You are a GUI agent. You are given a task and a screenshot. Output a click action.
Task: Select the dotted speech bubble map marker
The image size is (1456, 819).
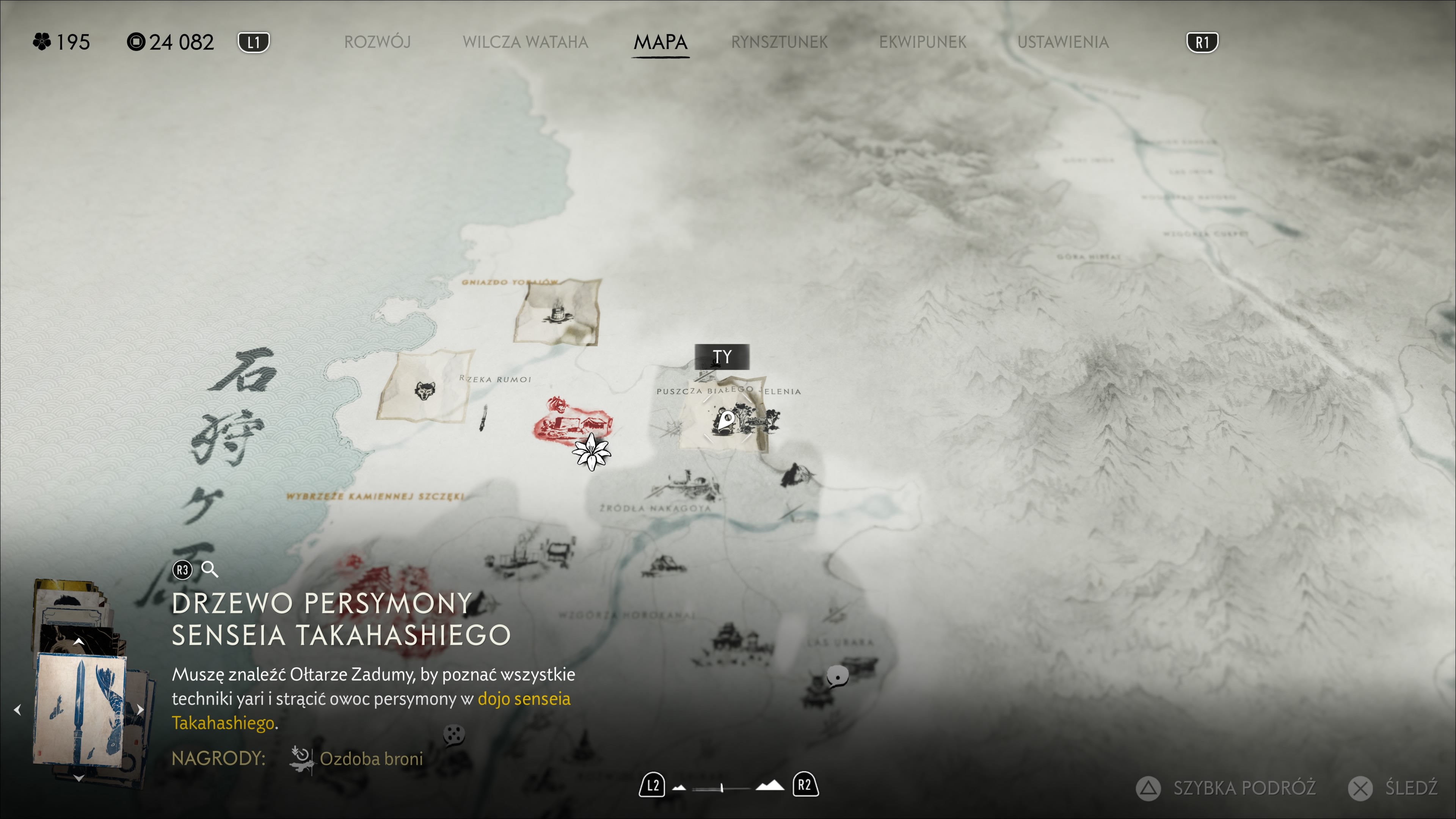tap(453, 735)
